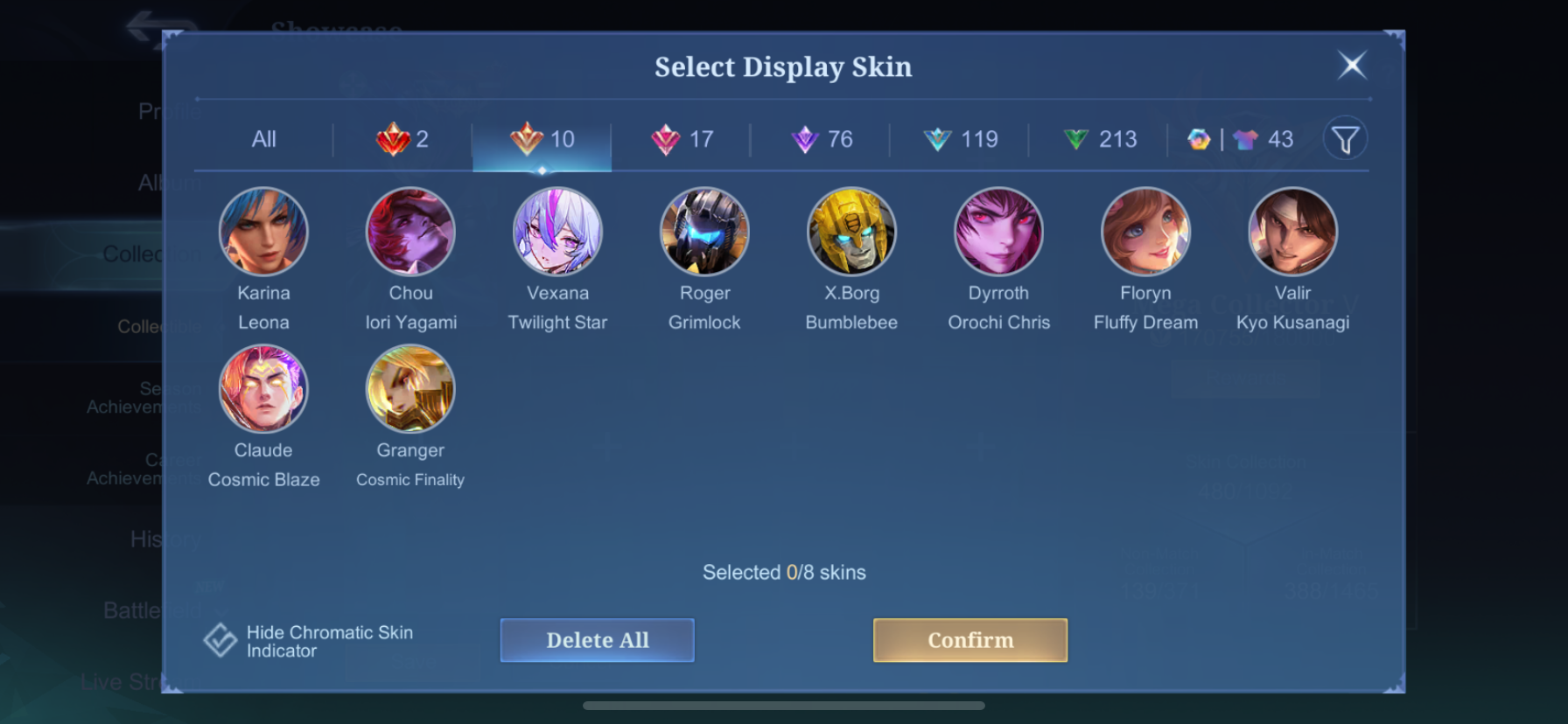This screenshot has height=724, width=1568.
Task: Open the tab showing 2 skins
Action: coord(402,139)
